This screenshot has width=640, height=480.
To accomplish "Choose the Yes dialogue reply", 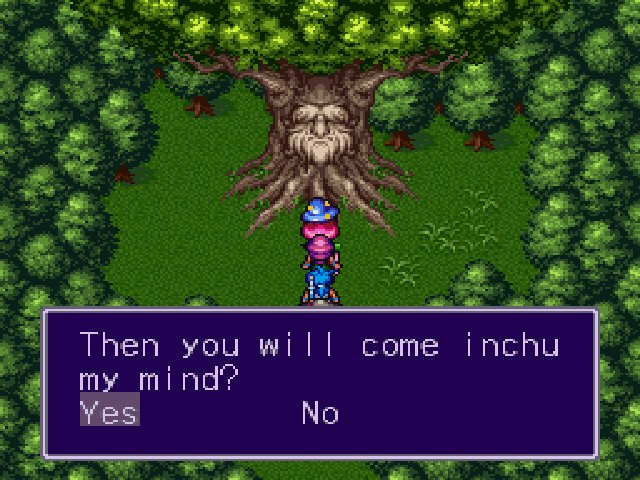I will pos(109,412).
